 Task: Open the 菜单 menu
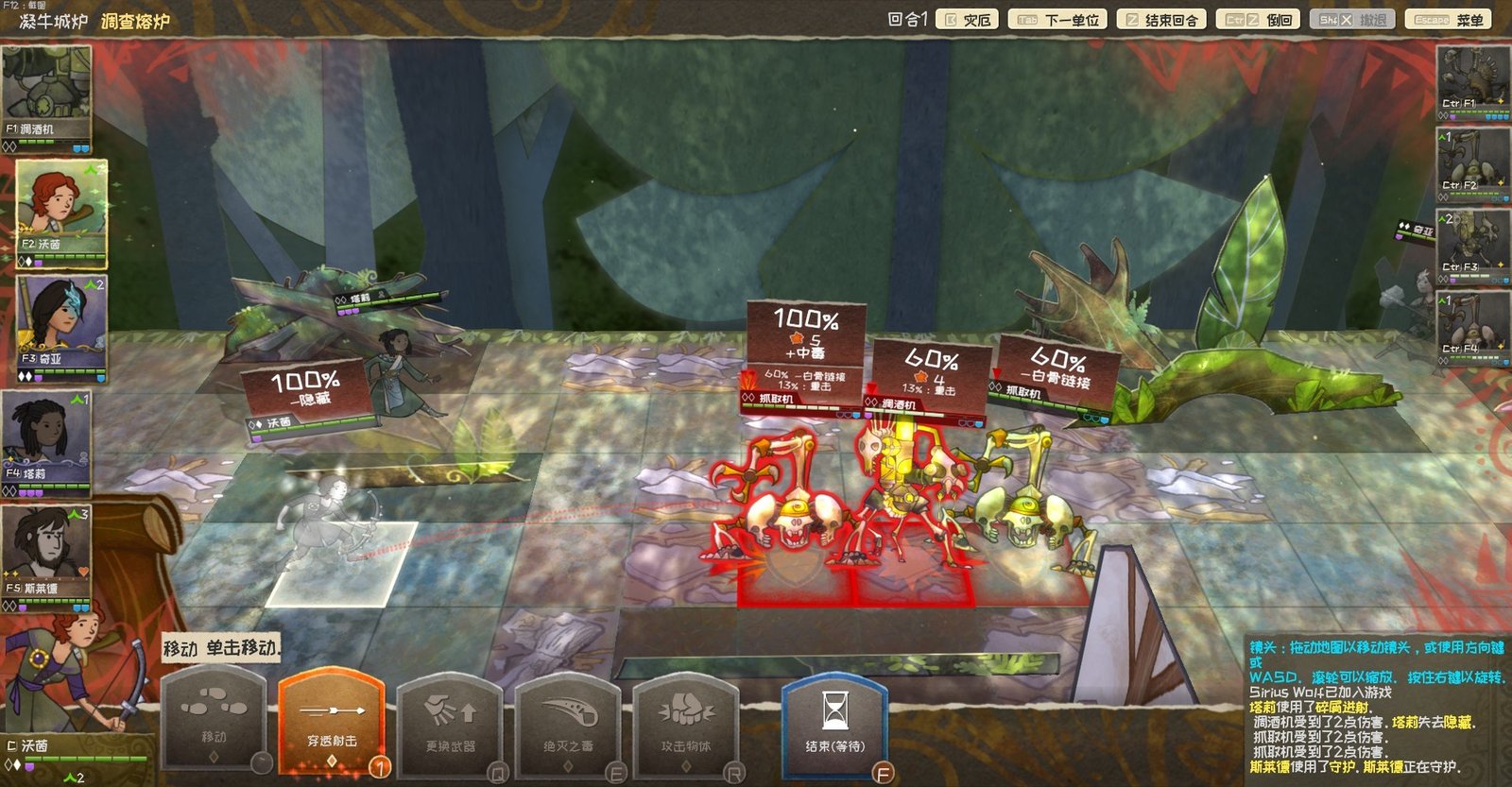click(1449, 20)
